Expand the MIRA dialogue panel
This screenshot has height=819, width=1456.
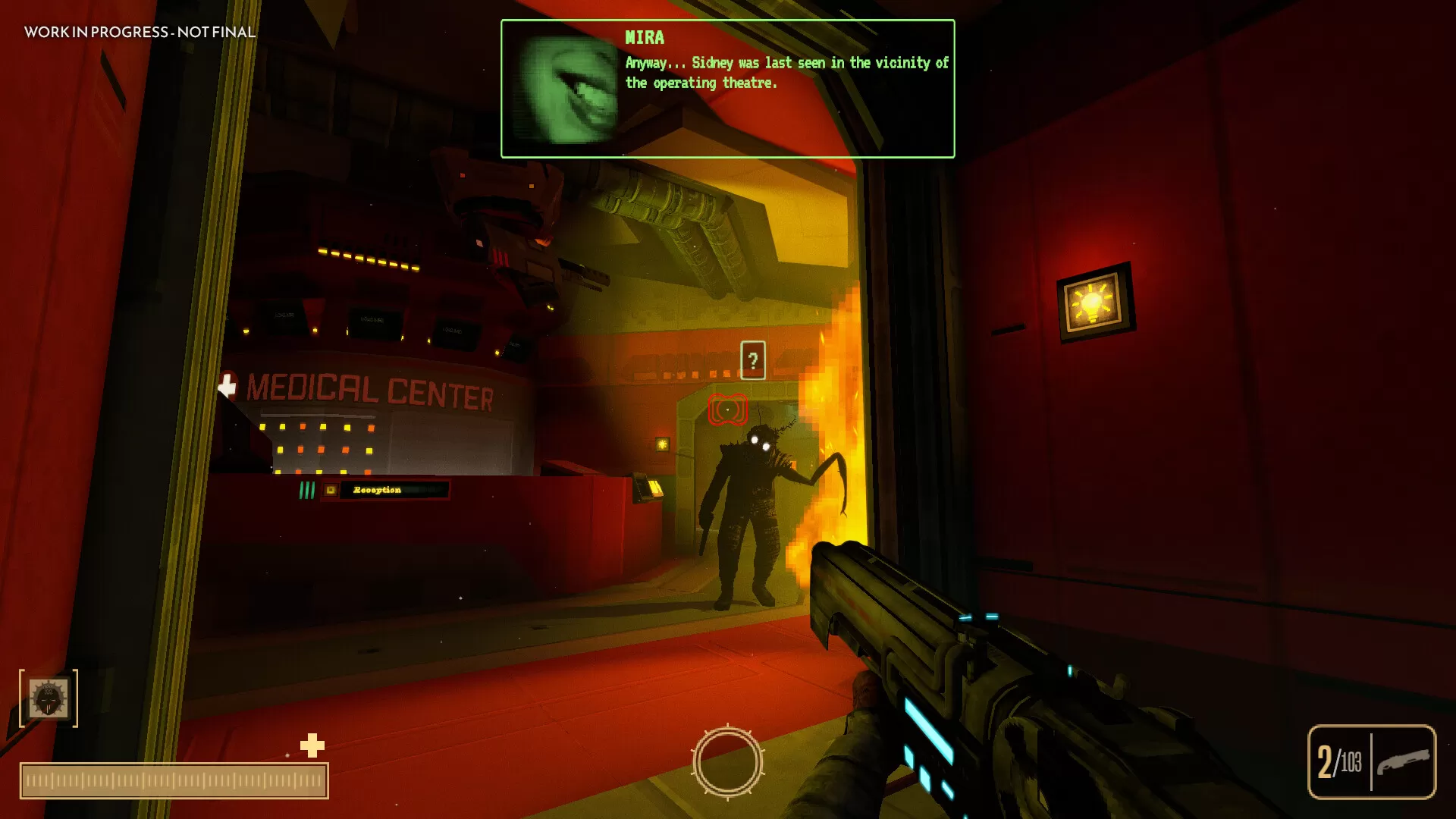click(727, 87)
